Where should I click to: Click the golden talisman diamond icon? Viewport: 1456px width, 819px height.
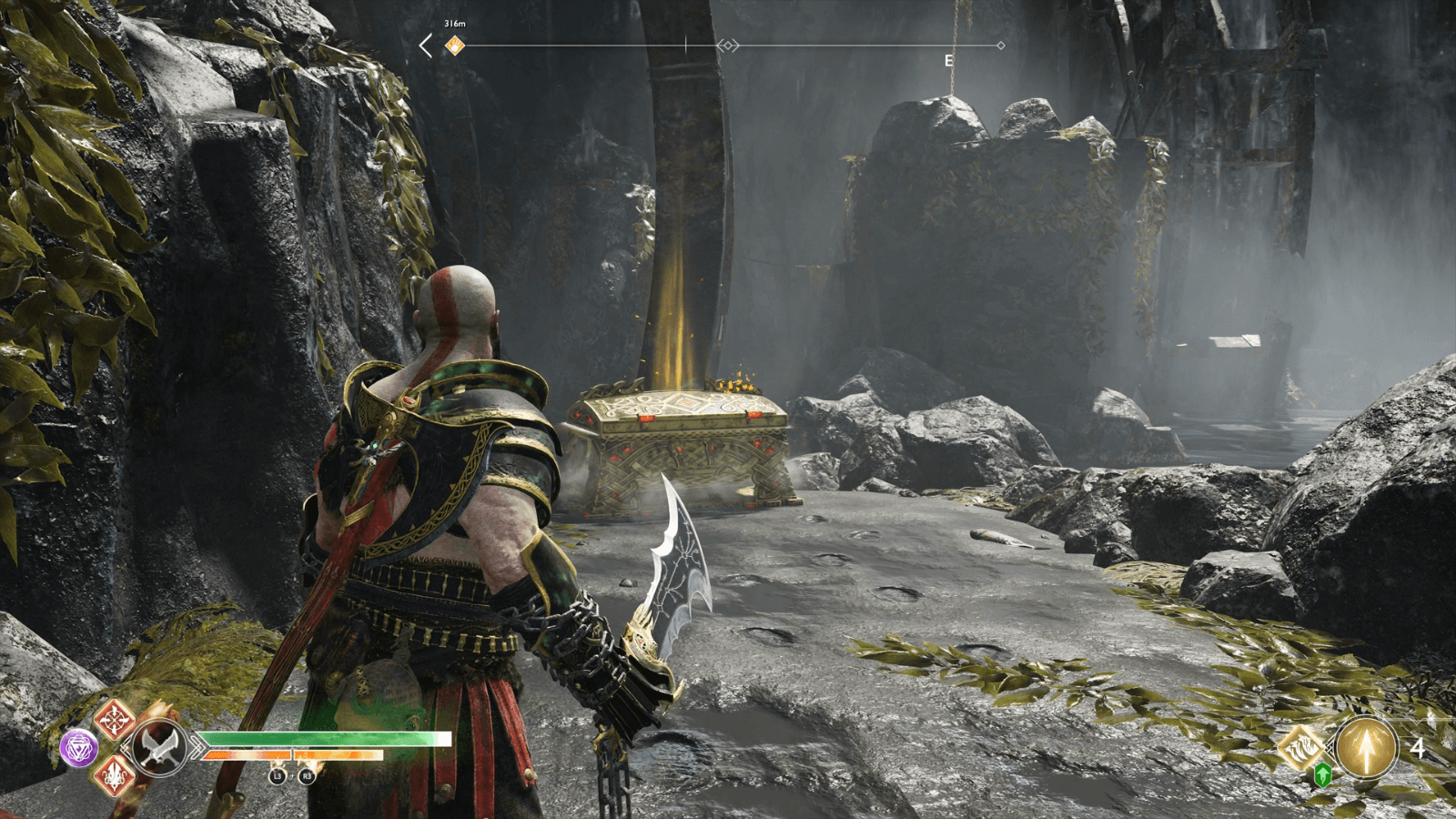click(x=1302, y=747)
